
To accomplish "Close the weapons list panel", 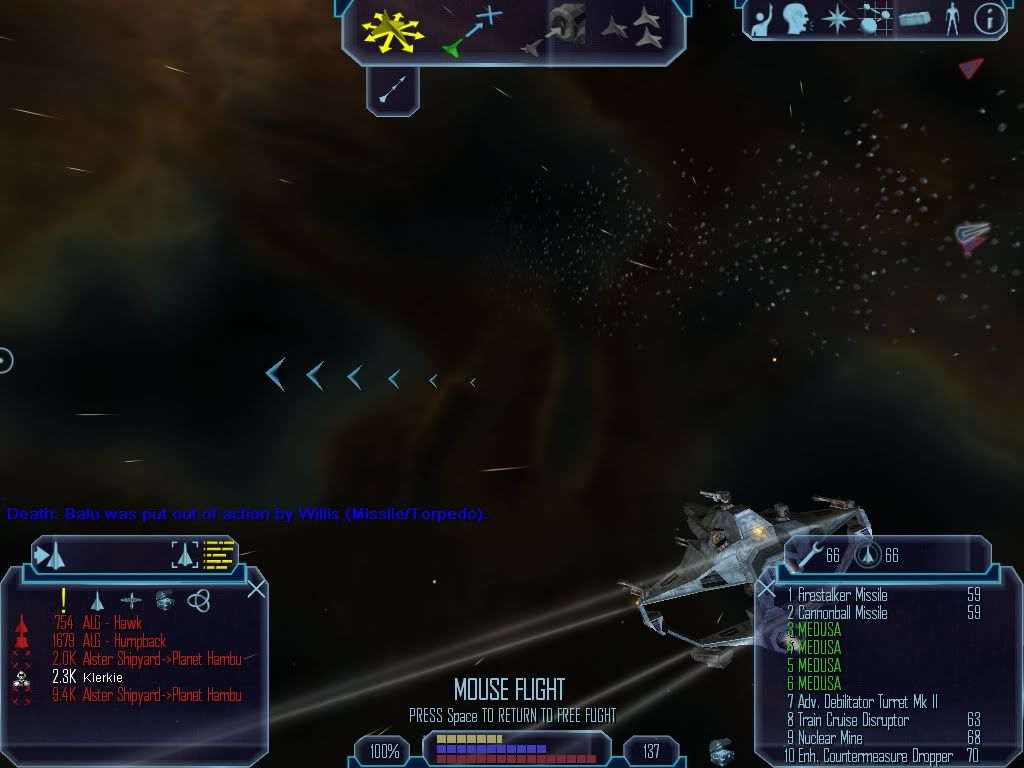I will 766,589.
